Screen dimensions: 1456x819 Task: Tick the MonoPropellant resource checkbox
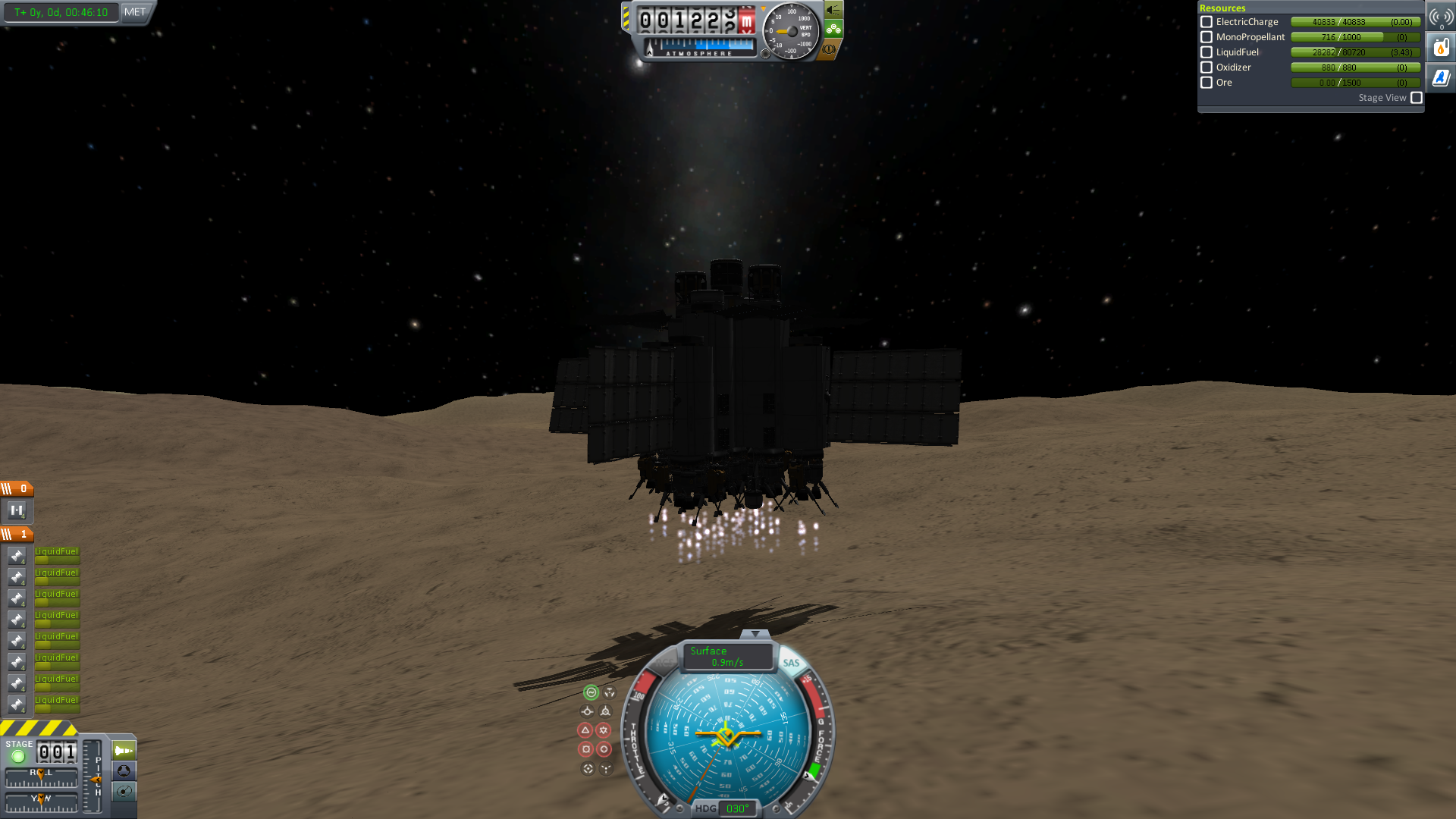[1207, 37]
